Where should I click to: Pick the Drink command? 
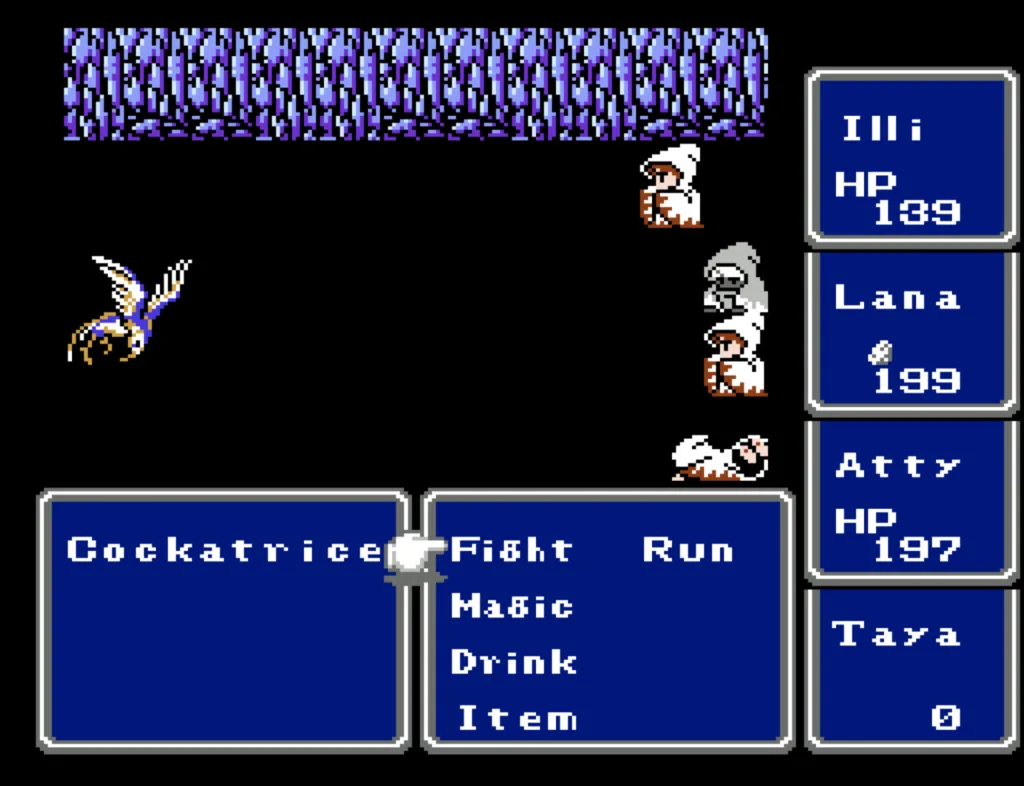[x=514, y=662]
